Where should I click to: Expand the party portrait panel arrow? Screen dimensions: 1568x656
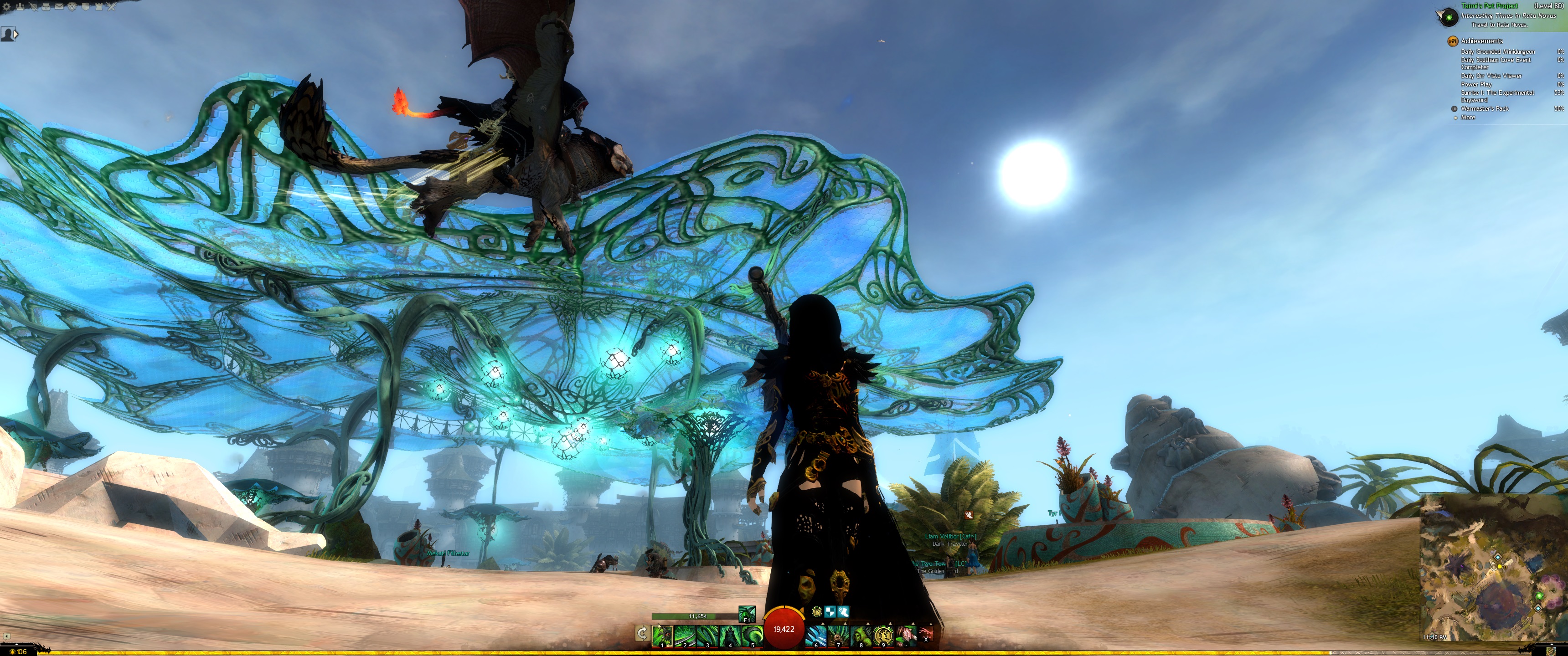[x=16, y=34]
